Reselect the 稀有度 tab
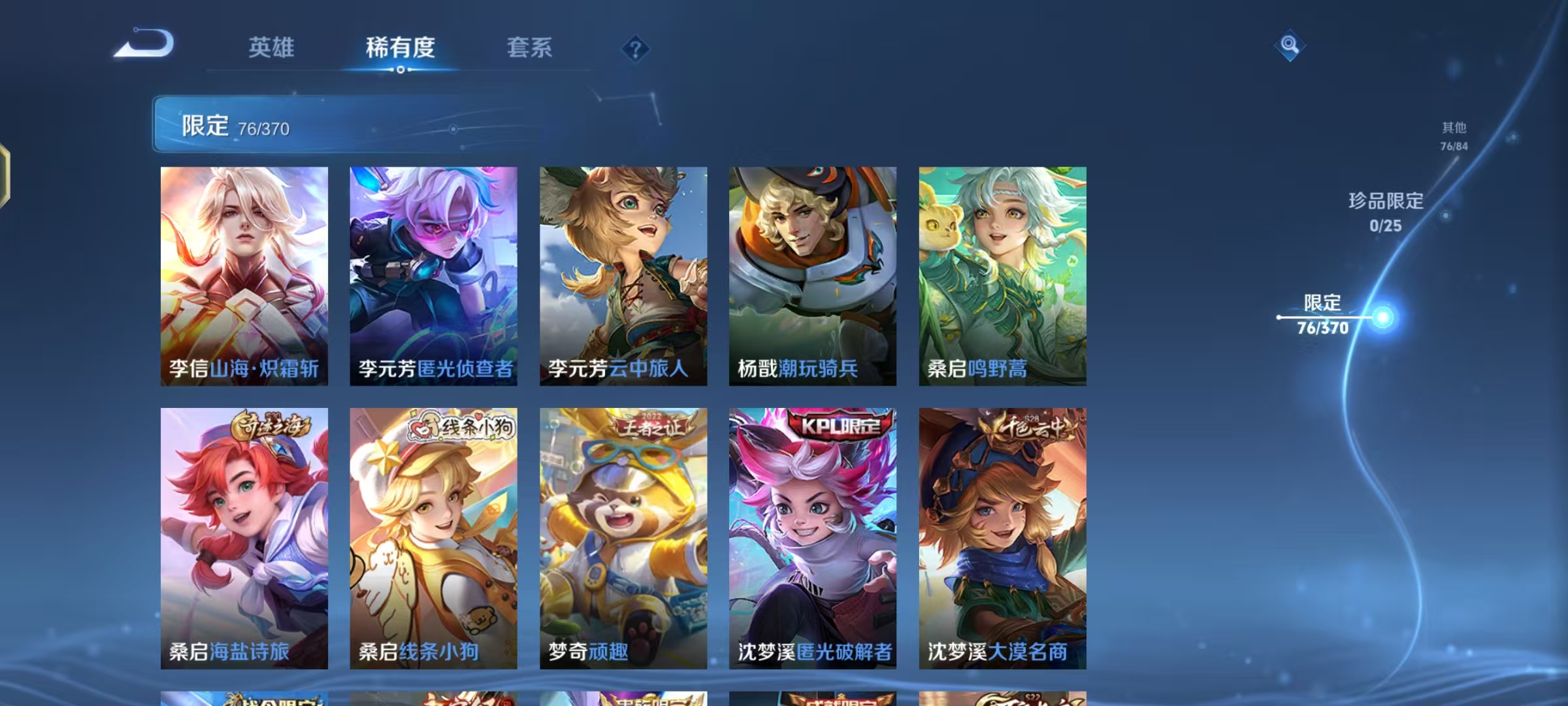 (400, 48)
